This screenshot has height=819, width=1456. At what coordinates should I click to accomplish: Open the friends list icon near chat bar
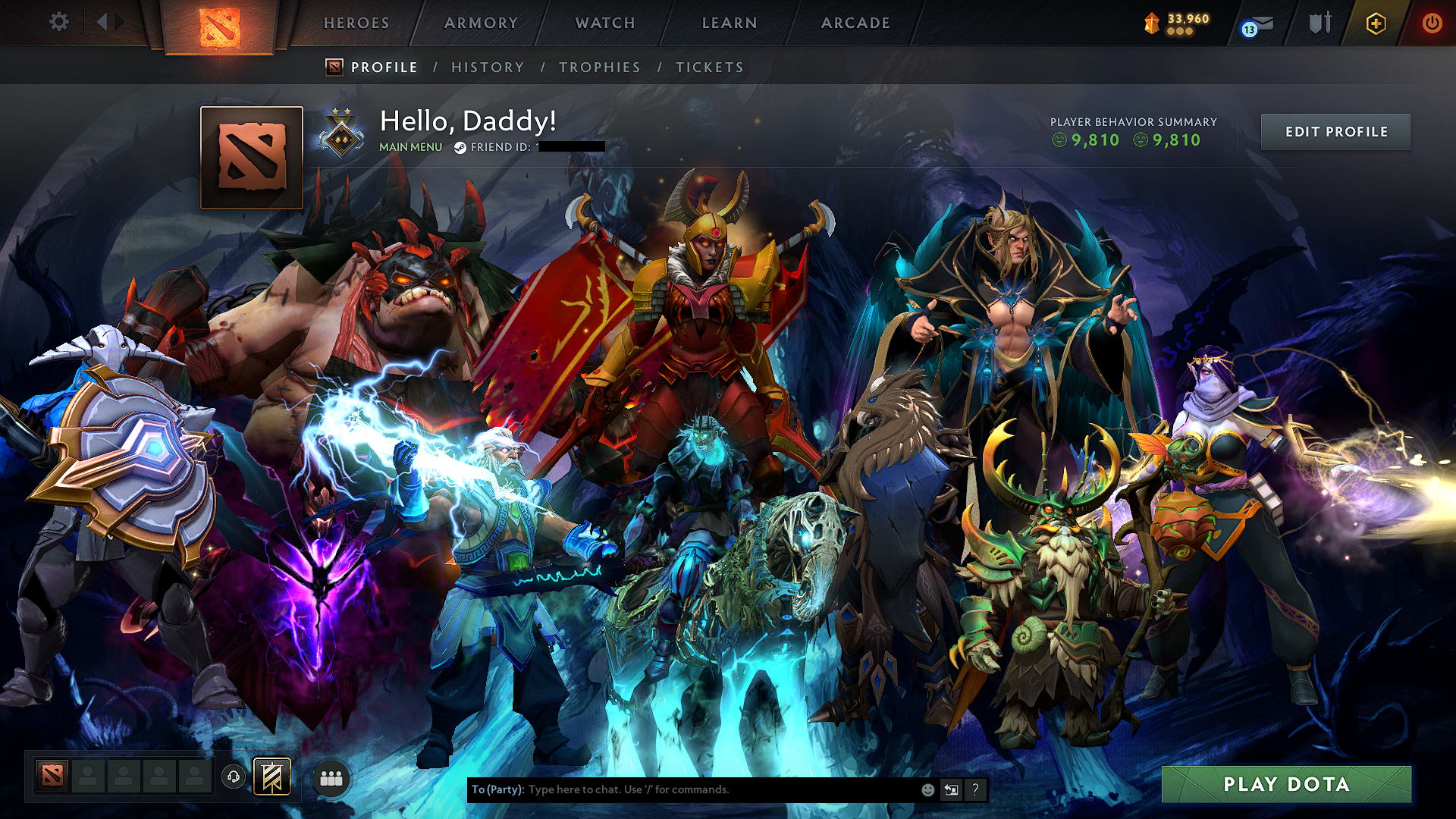click(x=331, y=777)
